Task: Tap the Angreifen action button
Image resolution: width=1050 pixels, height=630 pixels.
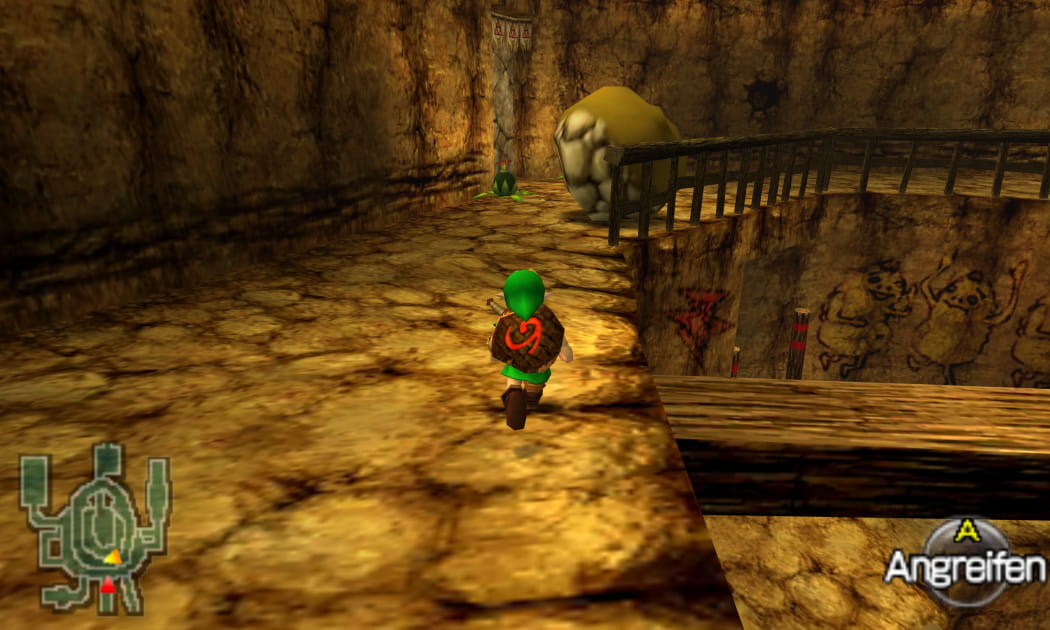Action: pyautogui.click(x=964, y=564)
